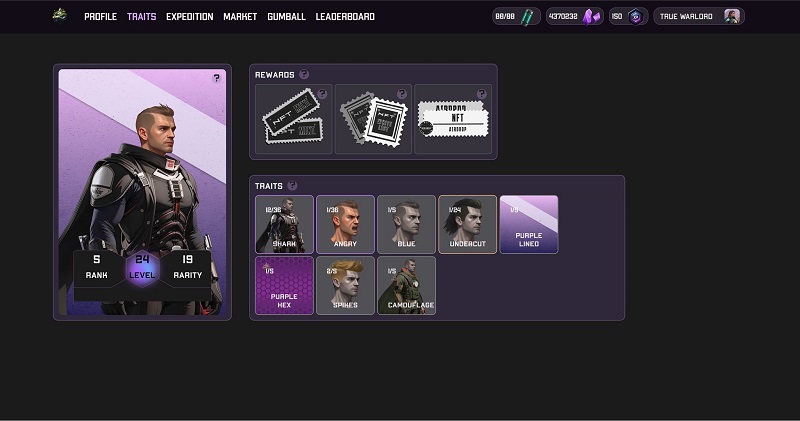Select the NFT Airdrop reward ticket
800x421 pixels.
pyautogui.click(x=453, y=119)
